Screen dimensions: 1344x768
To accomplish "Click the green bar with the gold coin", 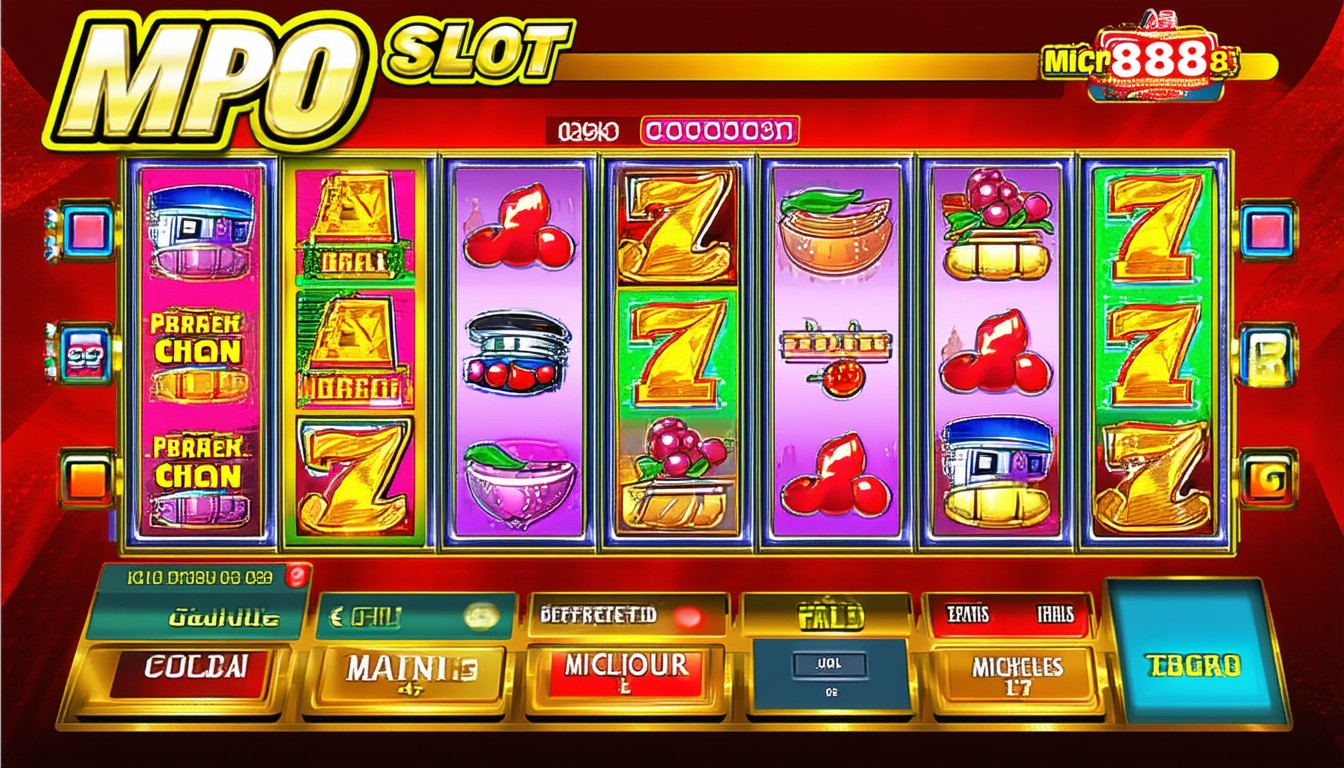I will (415, 617).
